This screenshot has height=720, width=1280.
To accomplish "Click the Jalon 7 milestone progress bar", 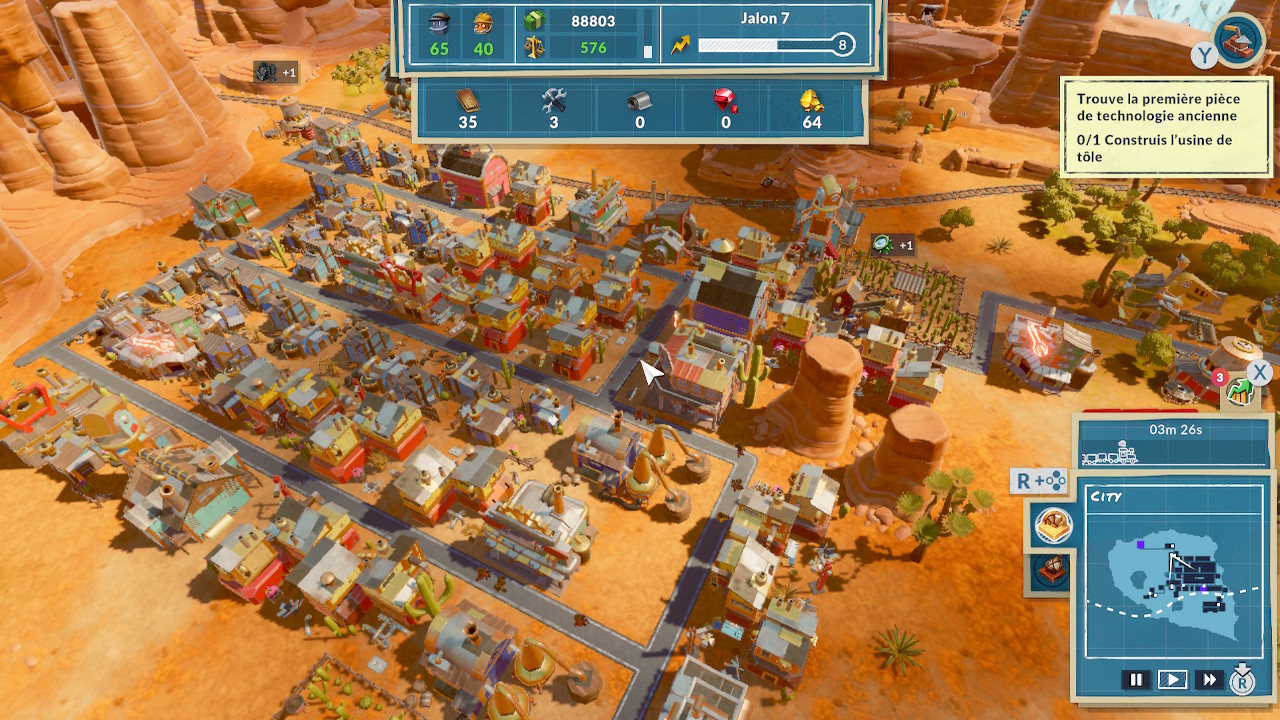I will pyautogui.click(x=775, y=45).
